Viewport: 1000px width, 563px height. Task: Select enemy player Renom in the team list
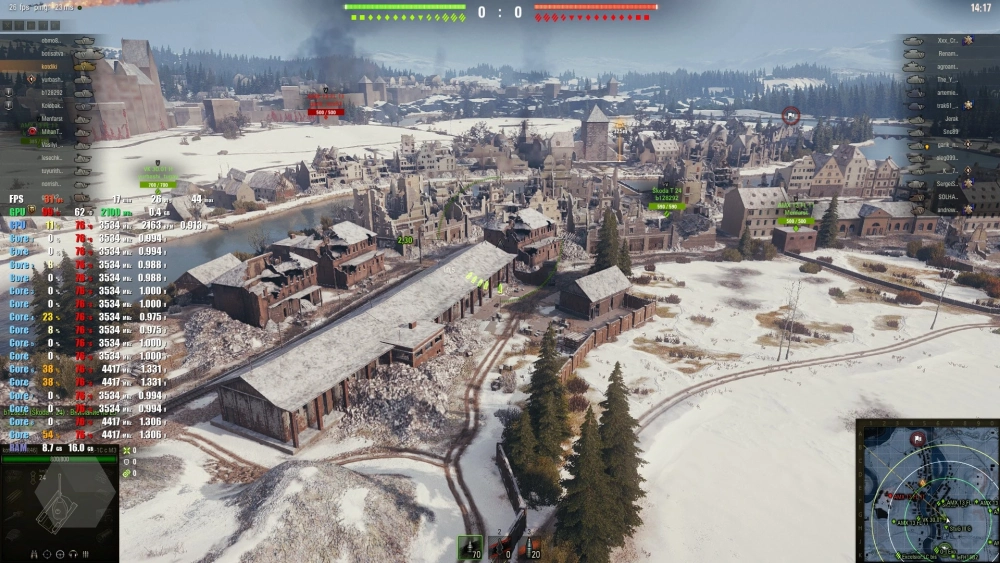pos(948,53)
